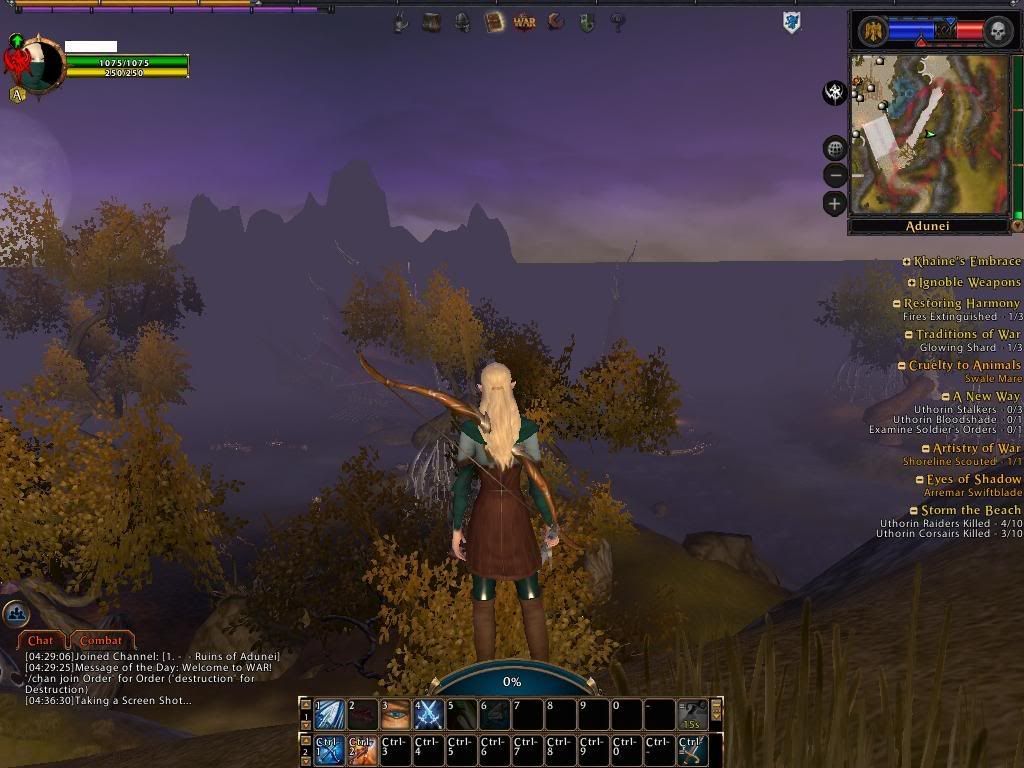This screenshot has width=1024, height=768.
Task: Open the WAR menu icon
Action: point(525,21)
